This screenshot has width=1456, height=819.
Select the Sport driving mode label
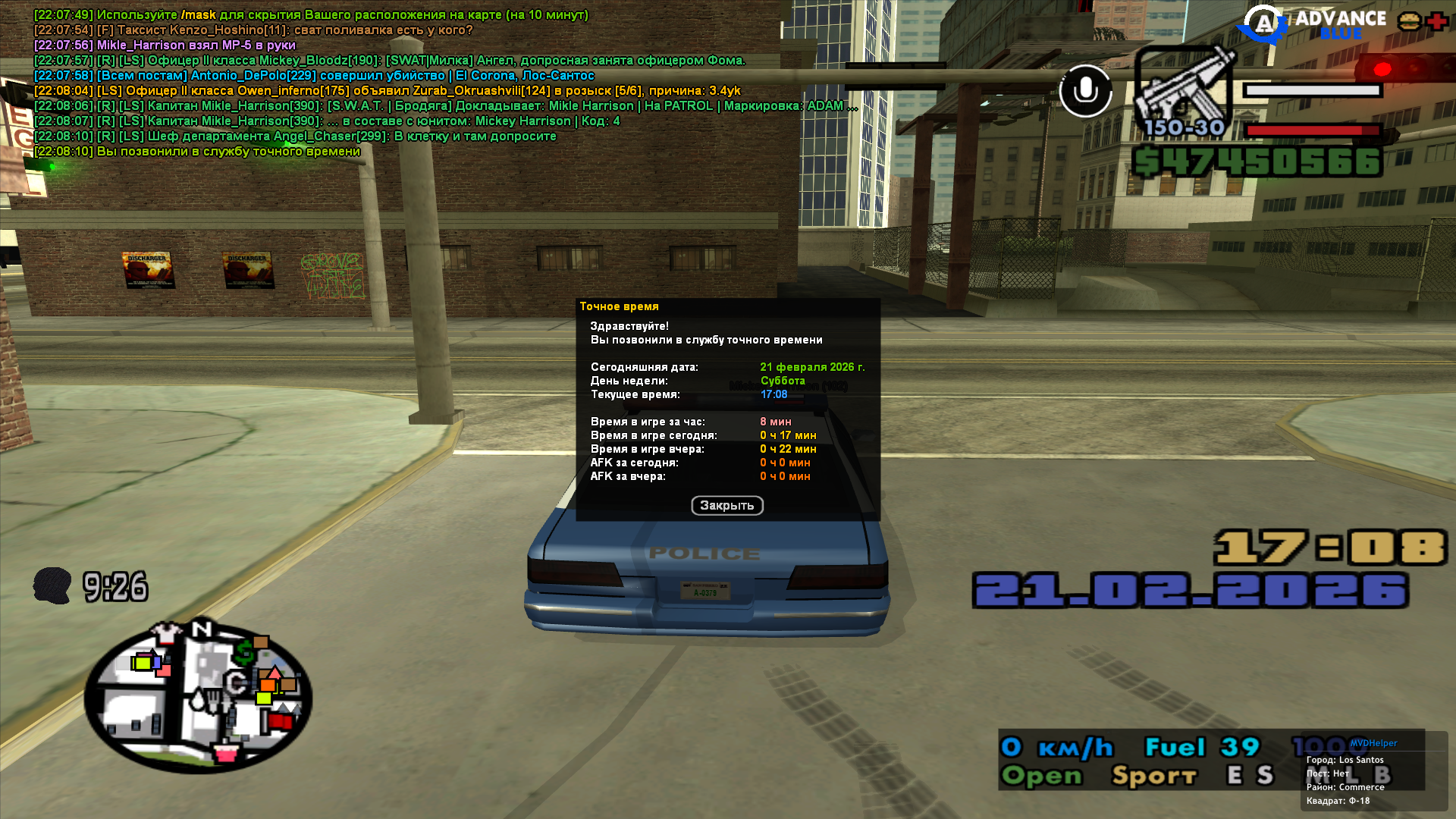(x=1153, y=776)
